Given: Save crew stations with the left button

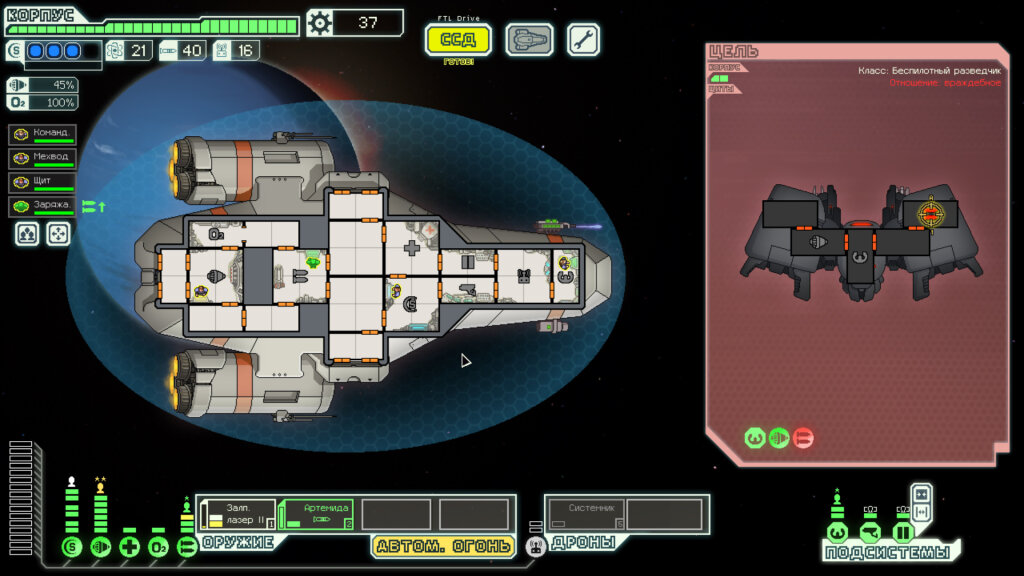Looking at the screenshot, I should click(x=26, y=234).
